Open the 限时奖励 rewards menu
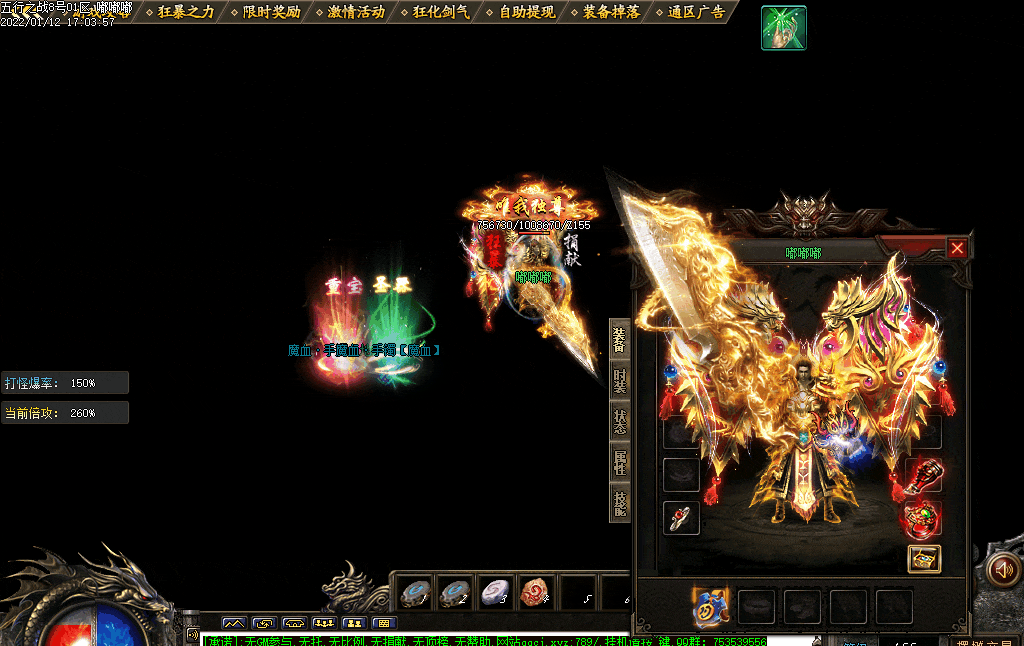The width and height of the screenshot is (1024, 646). tap(271, 12)
